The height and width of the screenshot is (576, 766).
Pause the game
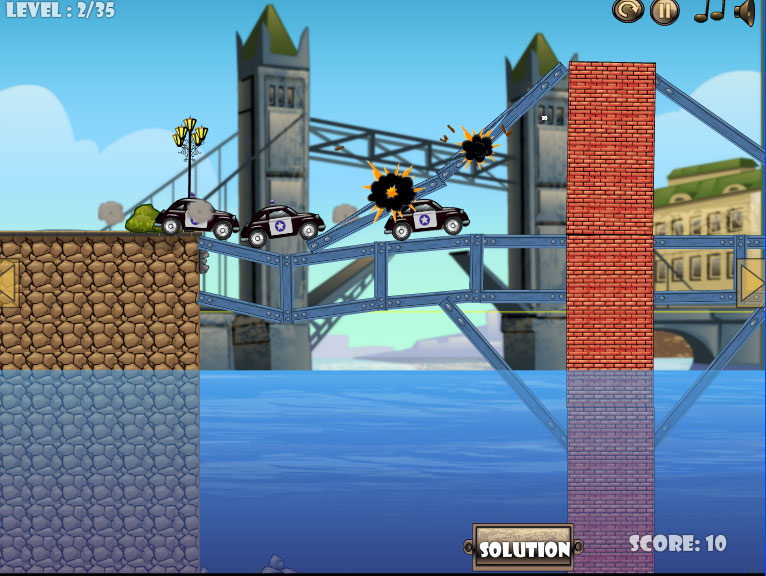pyautogui.click(x=665, y=11)
